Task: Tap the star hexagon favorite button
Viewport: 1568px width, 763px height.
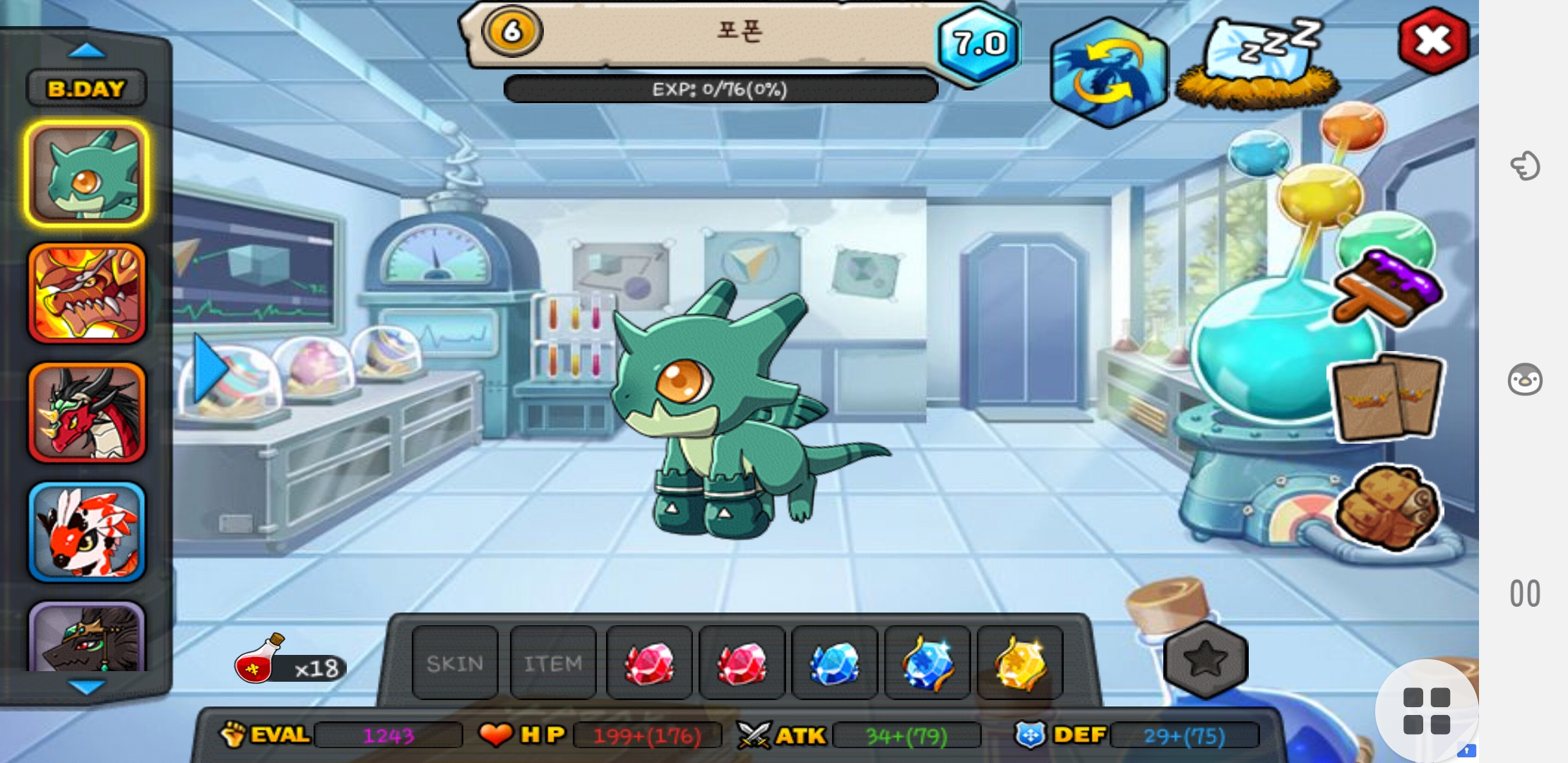Action: 1205,659
